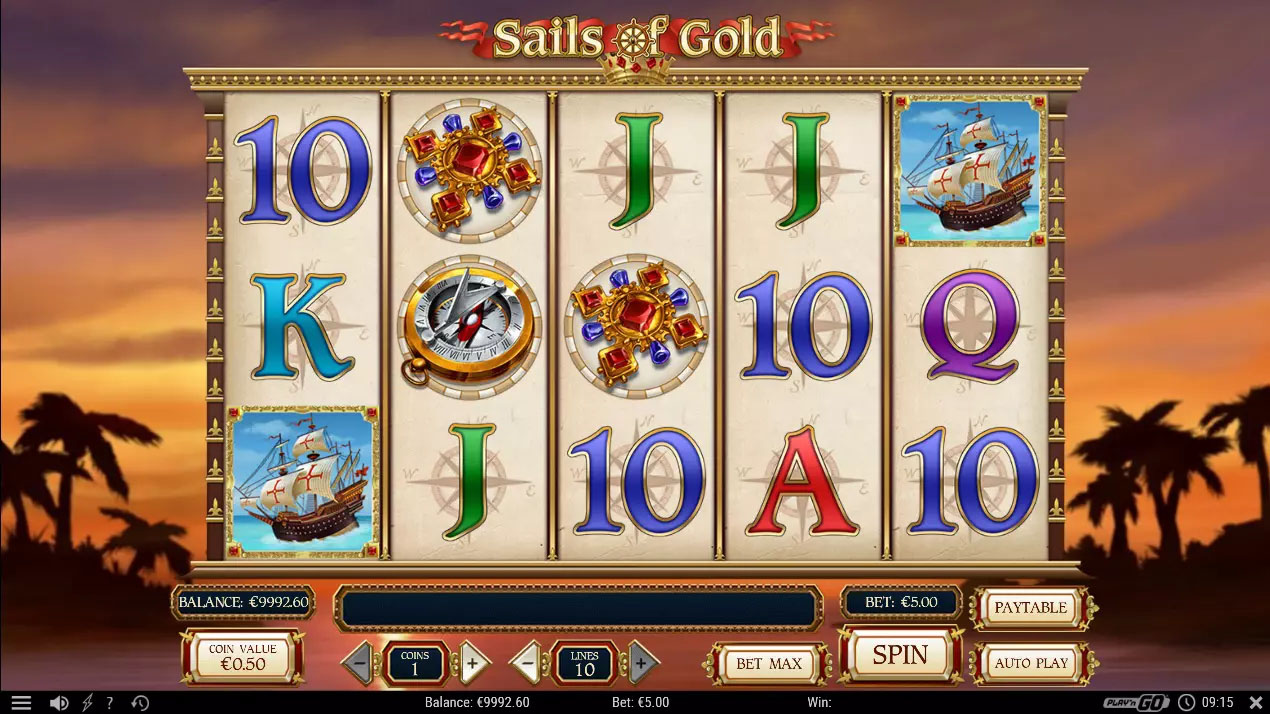Viewport: 1270px width, 714px height.
Task: Toggle the lightning bolt fast play
Action: [87, 703]
